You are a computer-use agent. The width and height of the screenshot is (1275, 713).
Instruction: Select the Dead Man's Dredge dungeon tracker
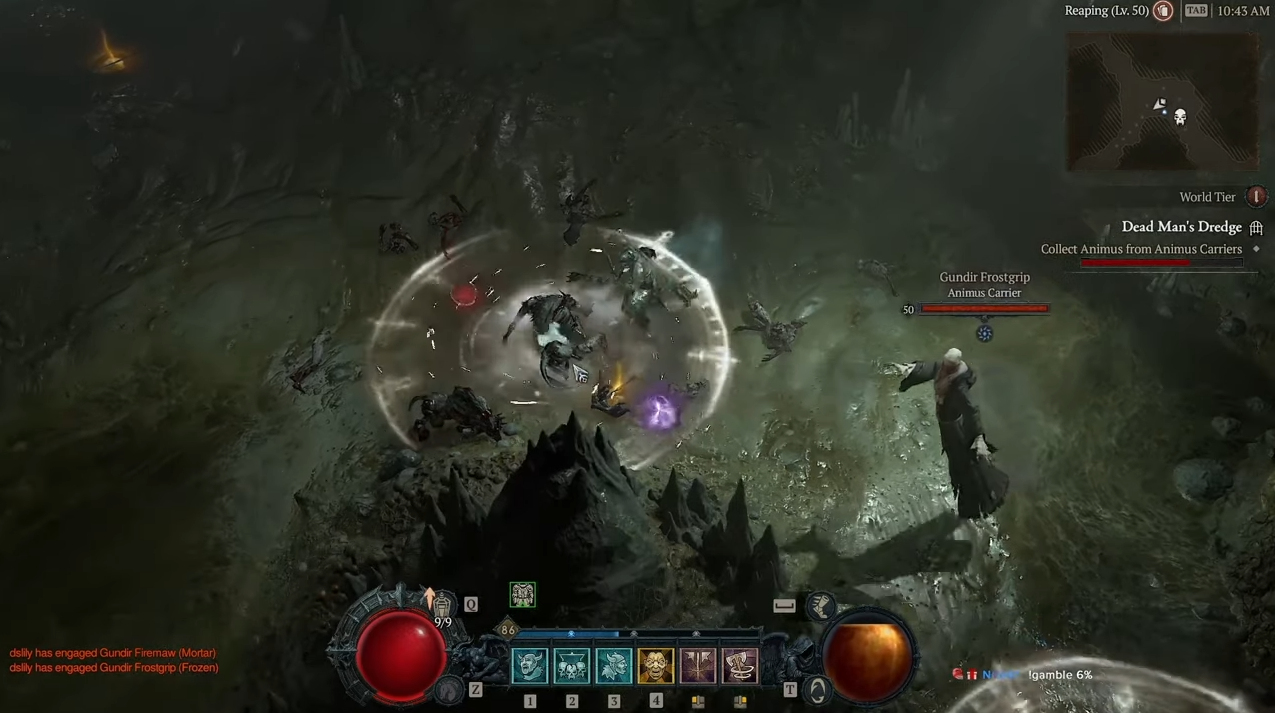click(1181, 227)
